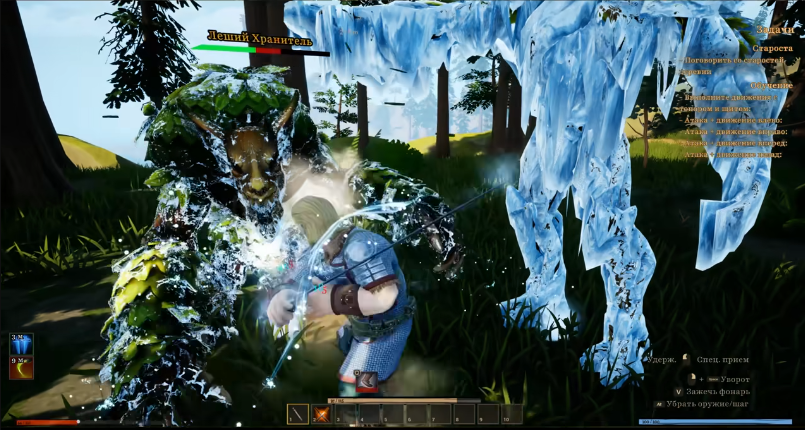This screenshot has height=430, width=805.
Task: Click the yellow crescent ability icon
Action: 22,368
